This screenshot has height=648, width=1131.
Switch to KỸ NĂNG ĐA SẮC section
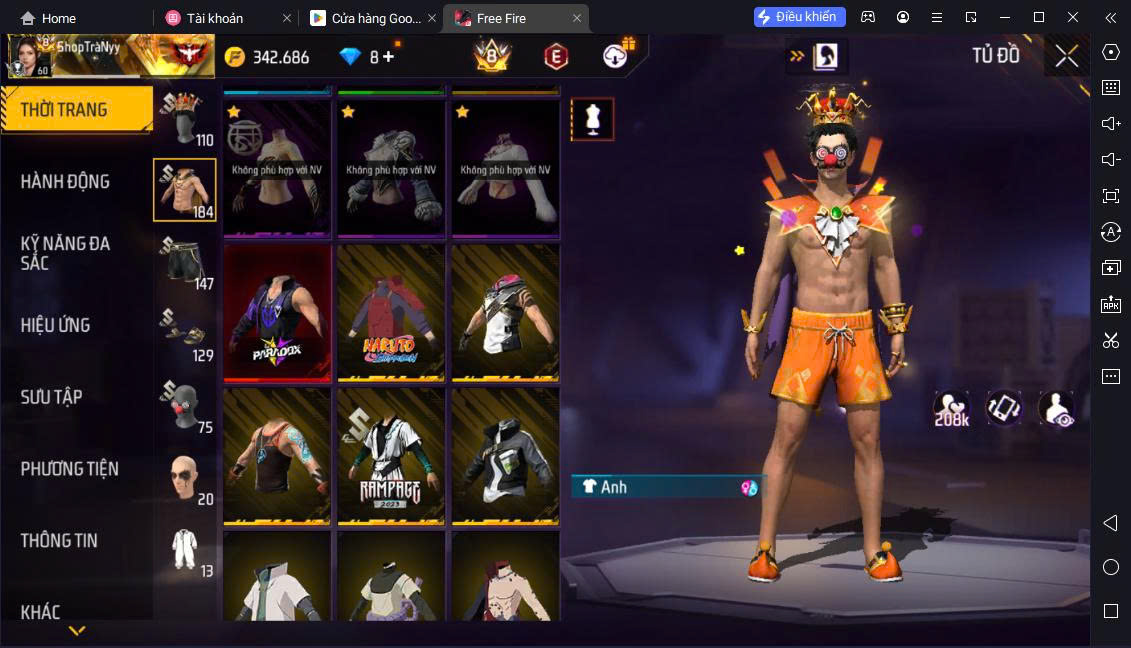(x=65, y=253)
